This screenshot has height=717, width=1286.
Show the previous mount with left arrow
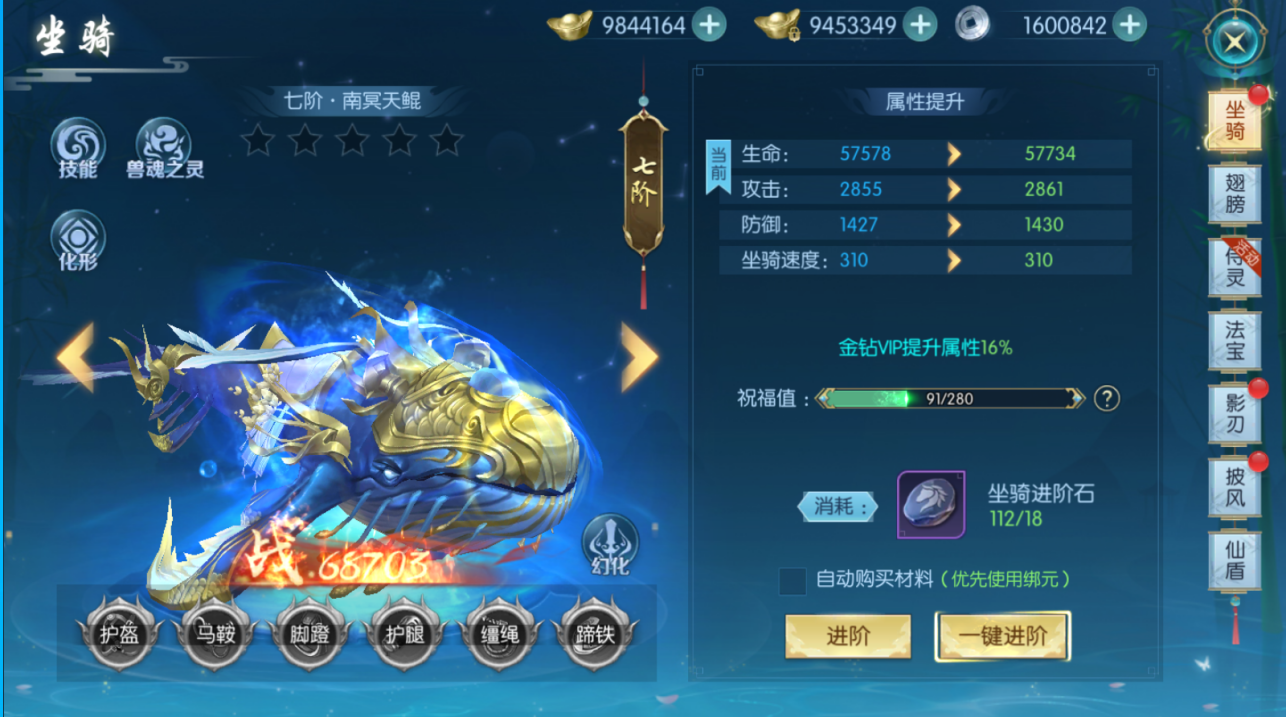(76, 355)
